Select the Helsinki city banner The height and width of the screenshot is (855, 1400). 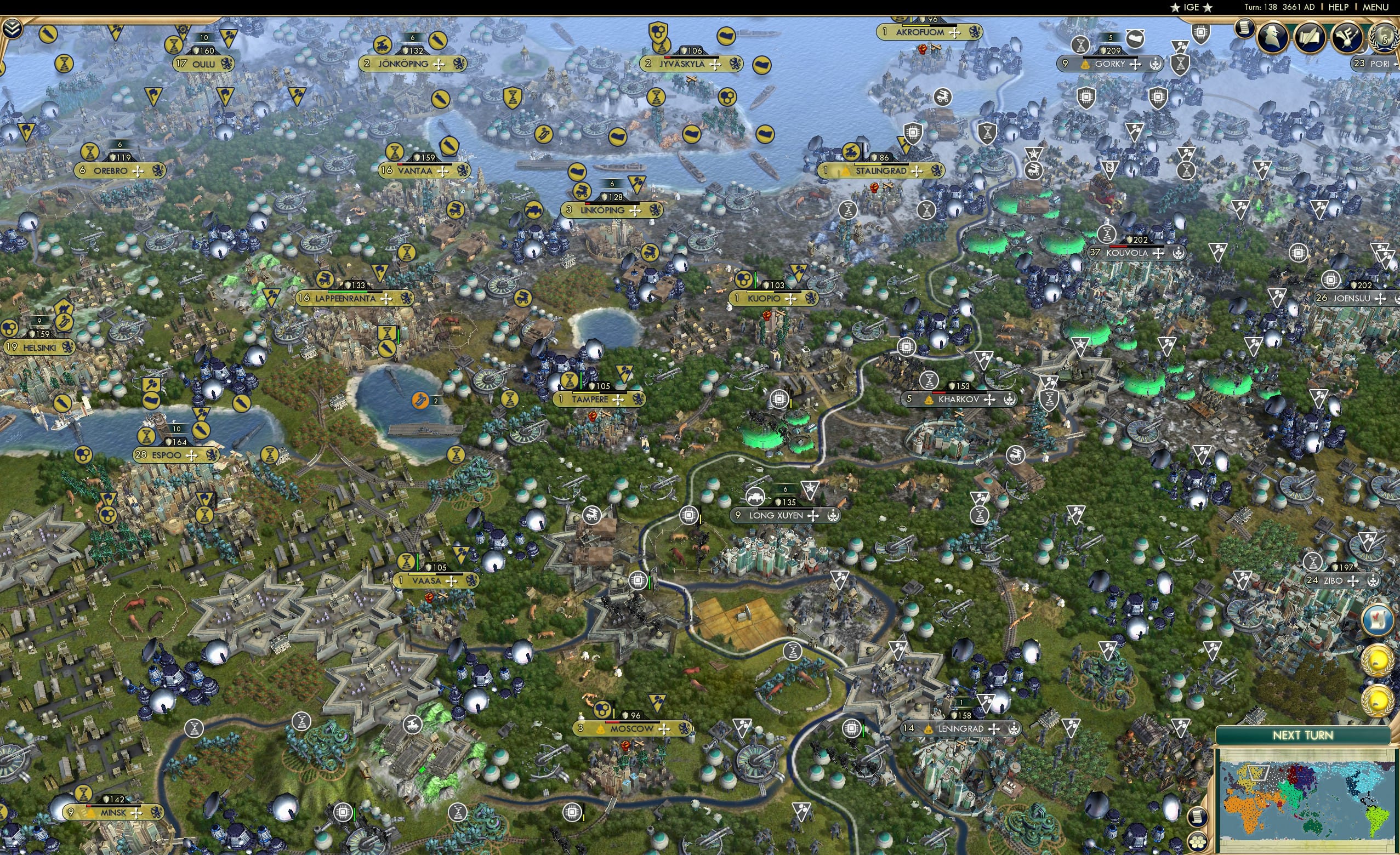[41, 346]
